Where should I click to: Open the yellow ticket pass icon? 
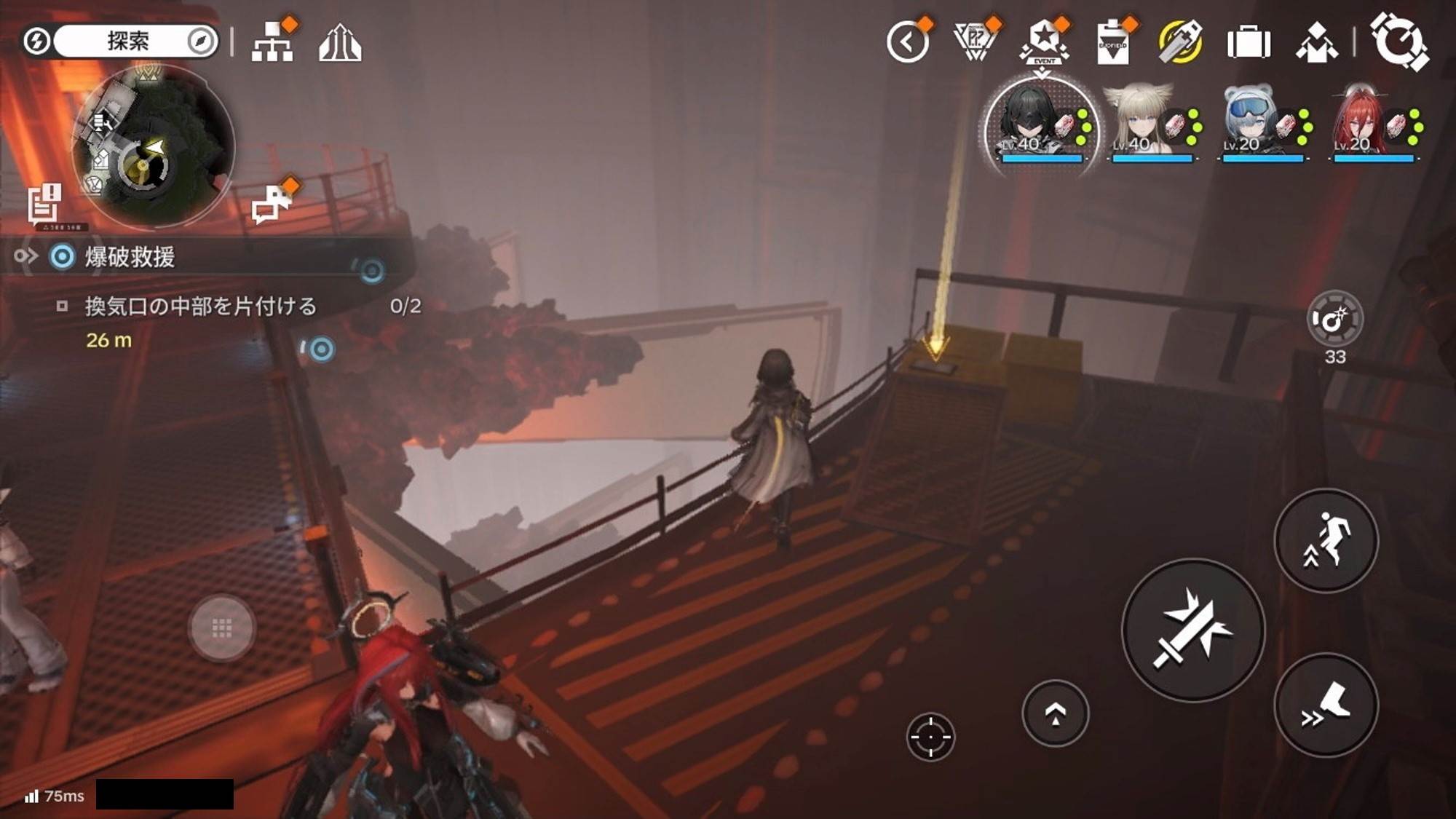coord(1180,42)
